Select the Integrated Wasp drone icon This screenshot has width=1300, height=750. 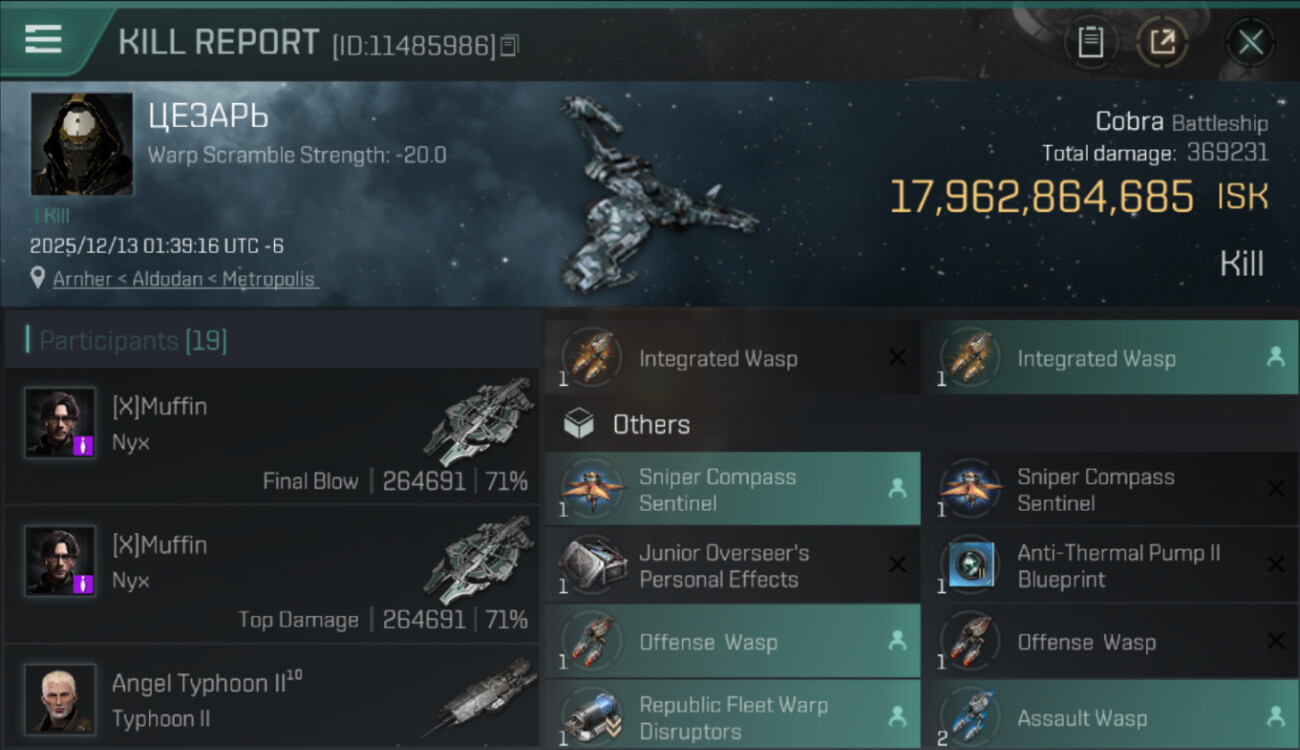593,358
